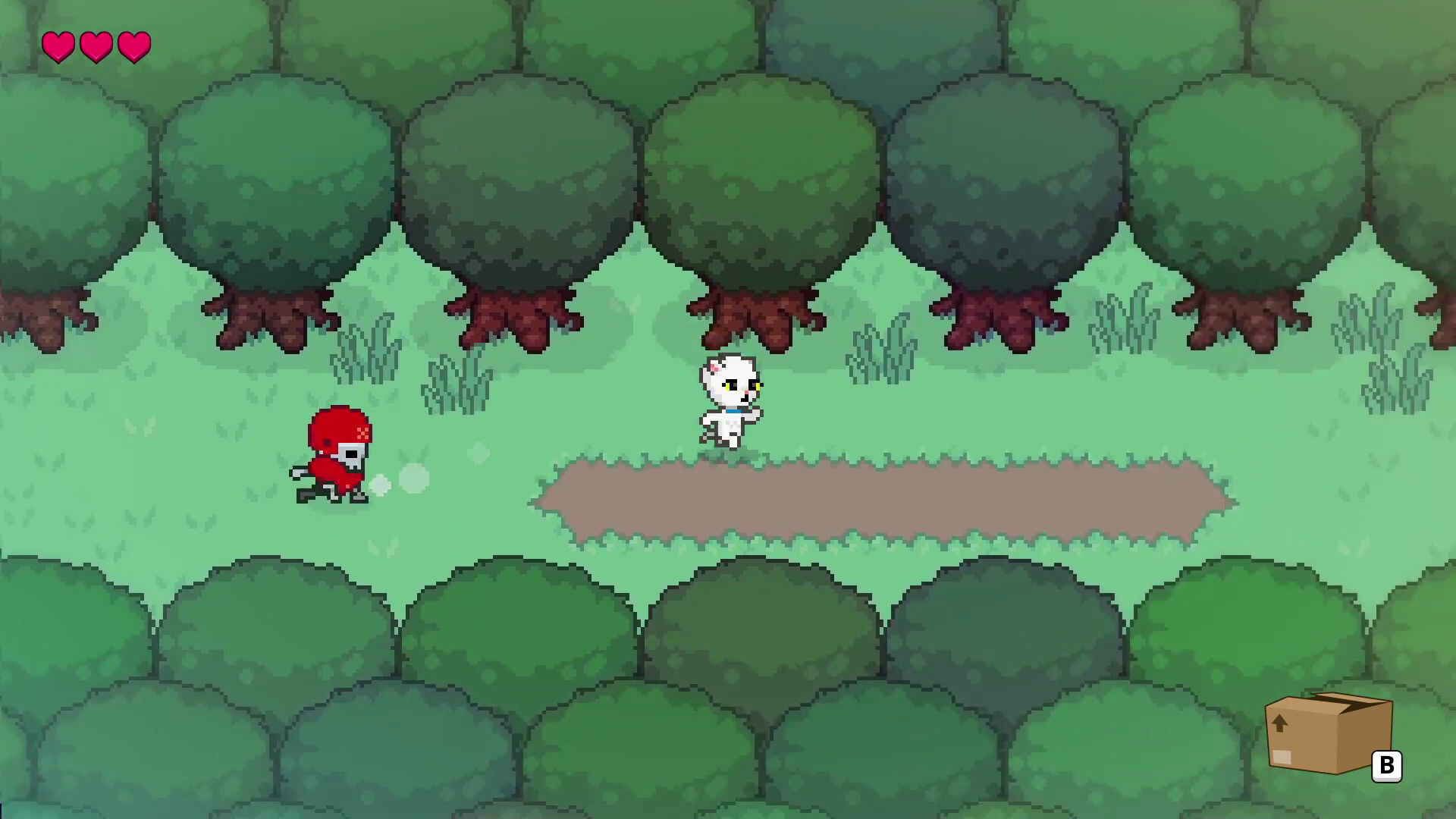Image resolution: width=1456 pixels, height=819 pixels.
Task: Click the first heart in the health bar
Action: pos(59,47)
